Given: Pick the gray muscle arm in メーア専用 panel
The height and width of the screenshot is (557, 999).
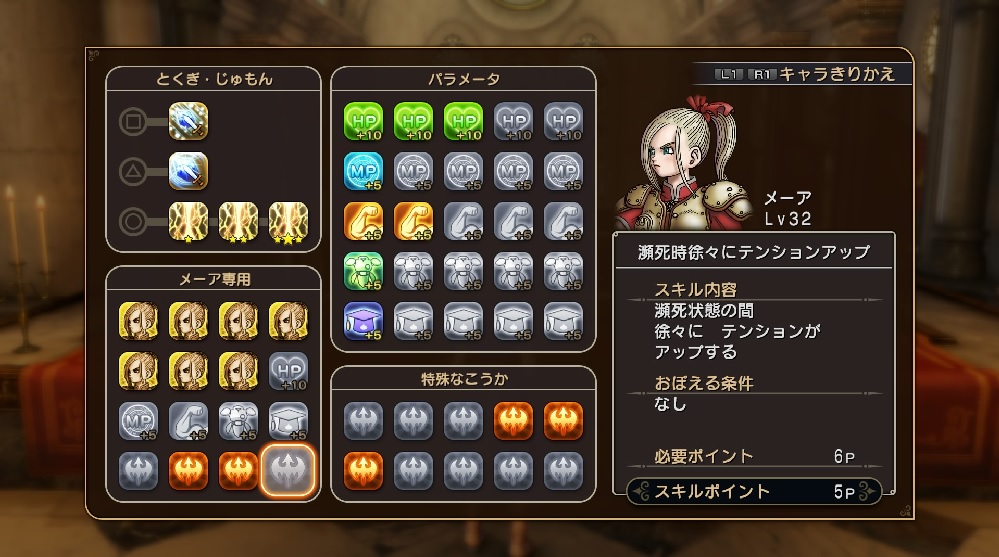Looking at the screenshot, I should coord(188,421).
